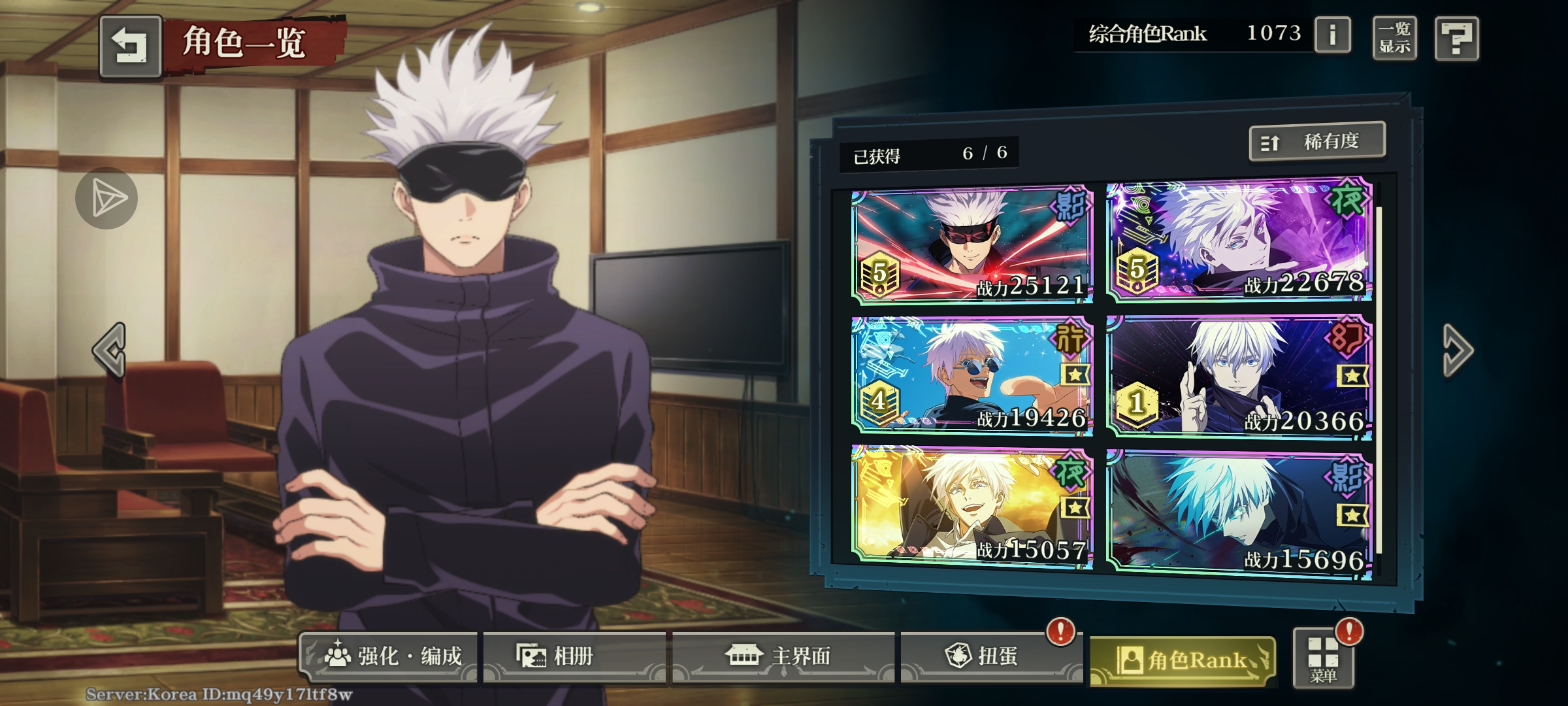
Task: Open the Rank info button
Action: point(1332,35)
